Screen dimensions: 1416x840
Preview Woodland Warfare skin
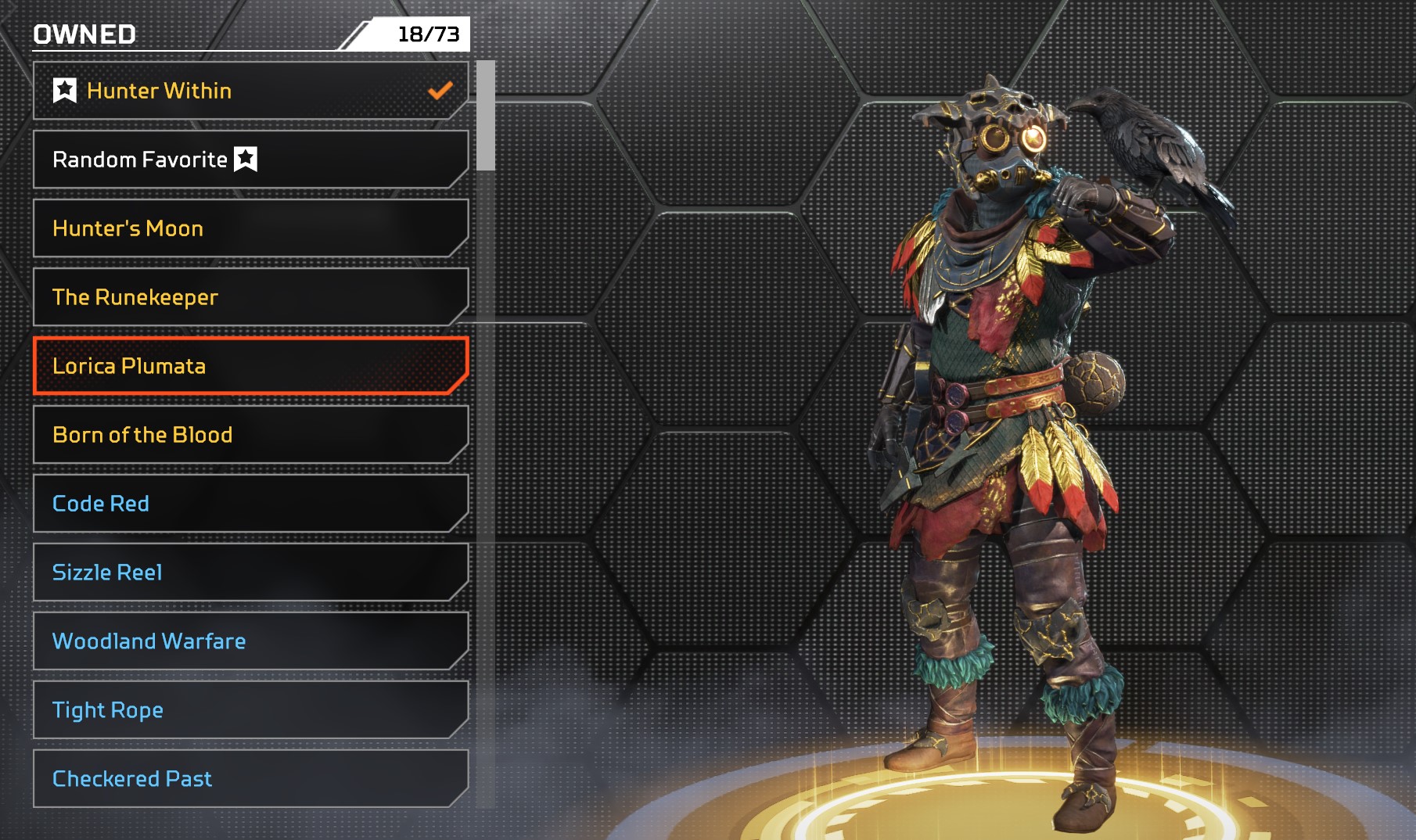click(x=250, y=641)
